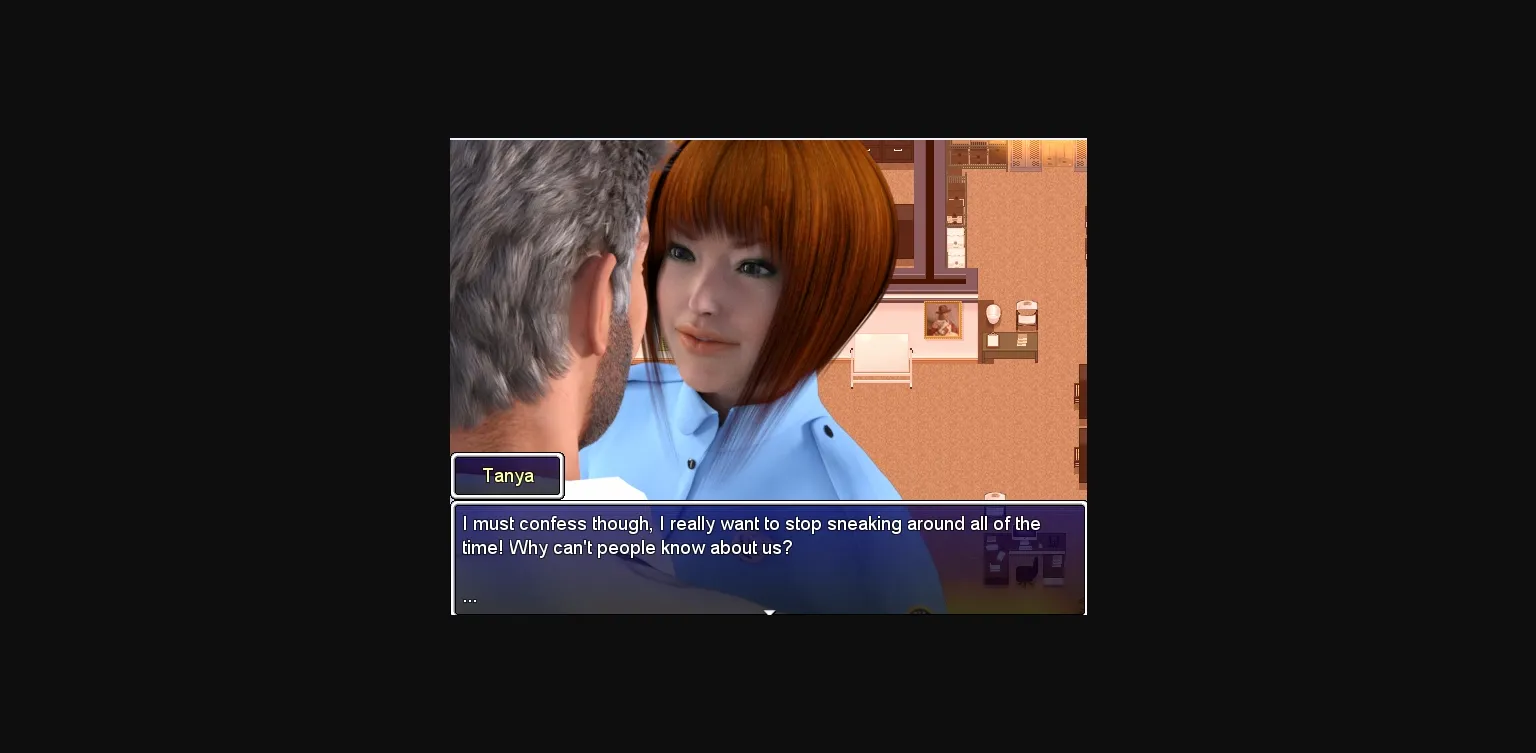
Task: Select the clipboard on the green desk
Action: [994, 339]
